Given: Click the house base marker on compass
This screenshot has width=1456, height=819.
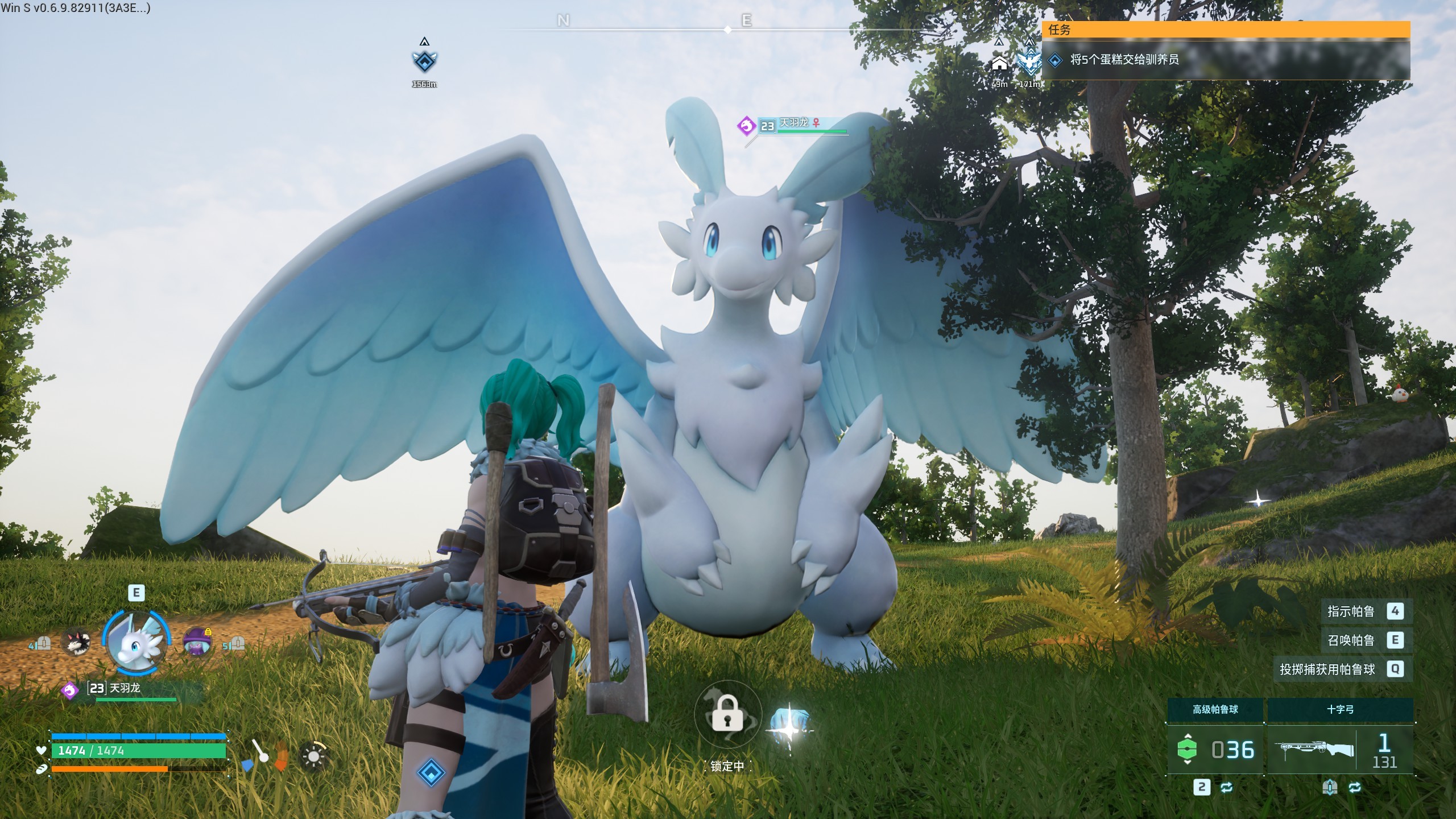Looking at the screenshot, I should point(999,64).
